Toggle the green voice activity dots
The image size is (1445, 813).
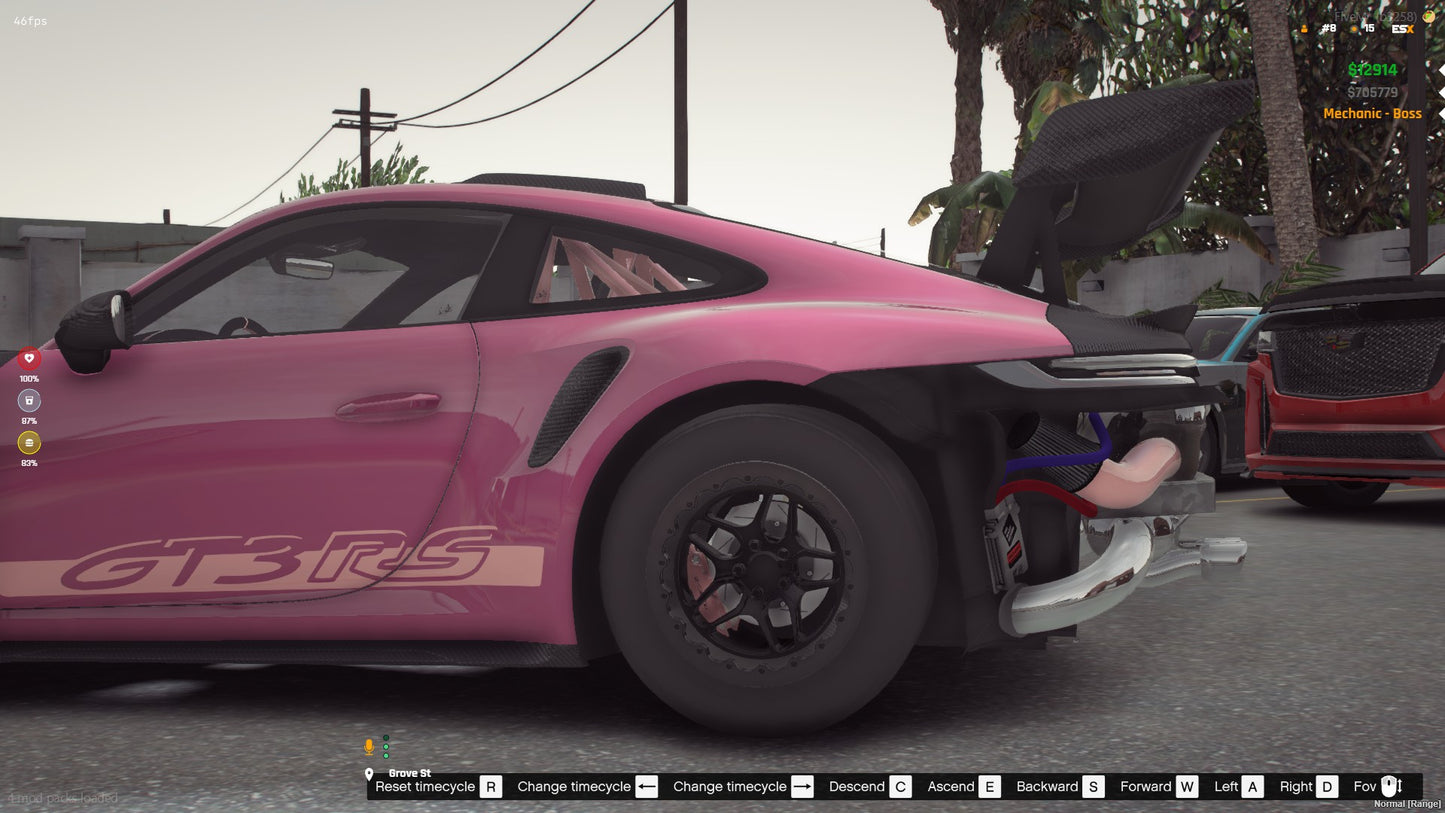(x=385, y=747)
